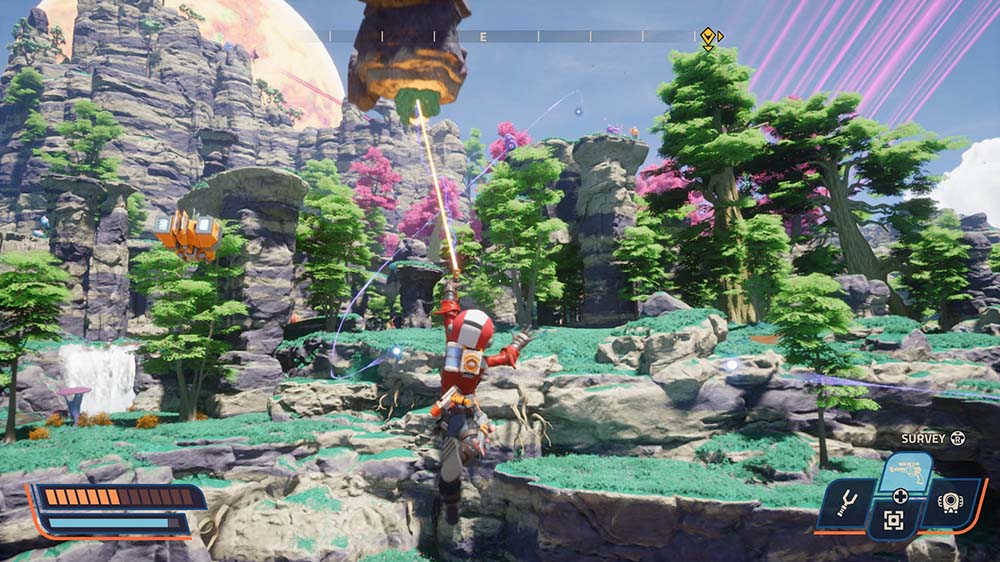Click the yellow objective marker on compass
The height and width of the screenshot is (562, 1000).
click(708, 38)
